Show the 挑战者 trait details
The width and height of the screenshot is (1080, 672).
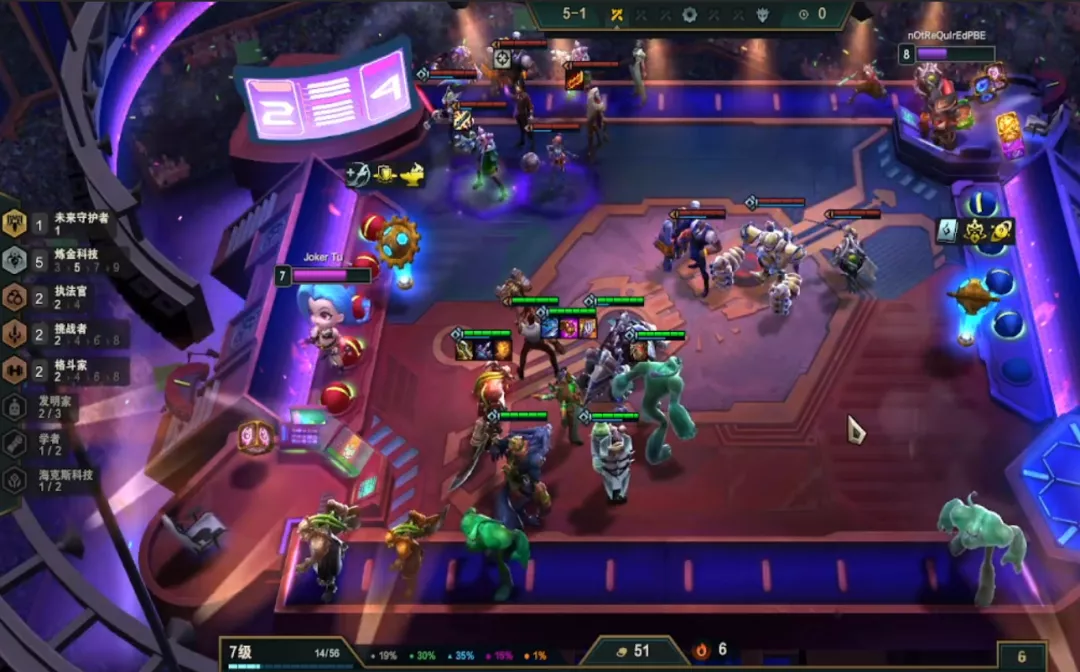coord(60,333)
